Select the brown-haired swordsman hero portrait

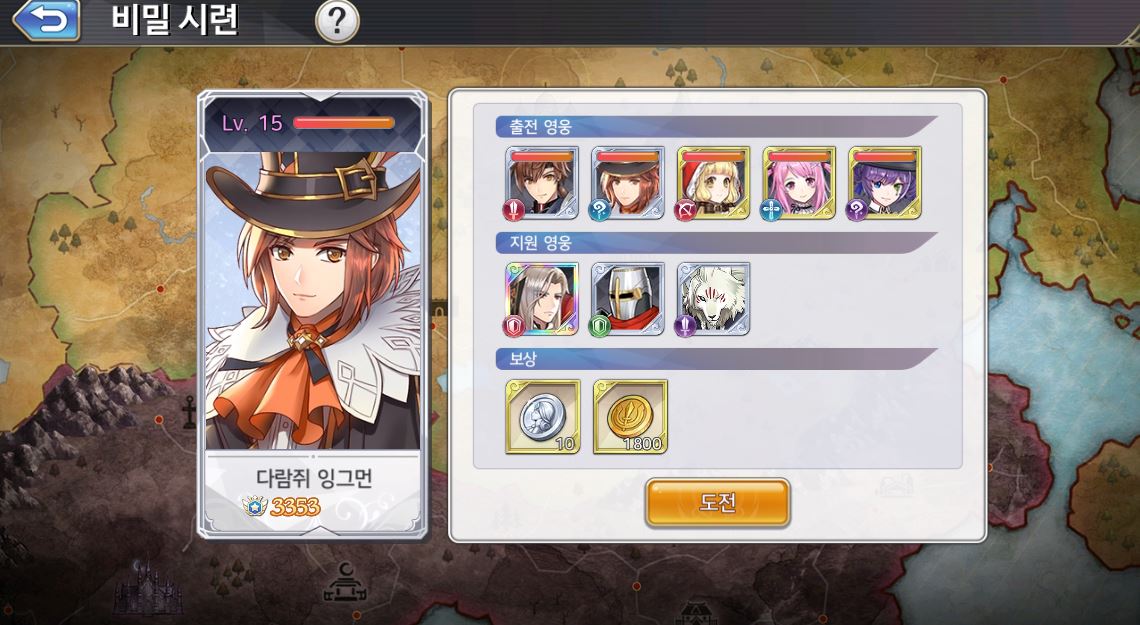click(x=542, y=183)
